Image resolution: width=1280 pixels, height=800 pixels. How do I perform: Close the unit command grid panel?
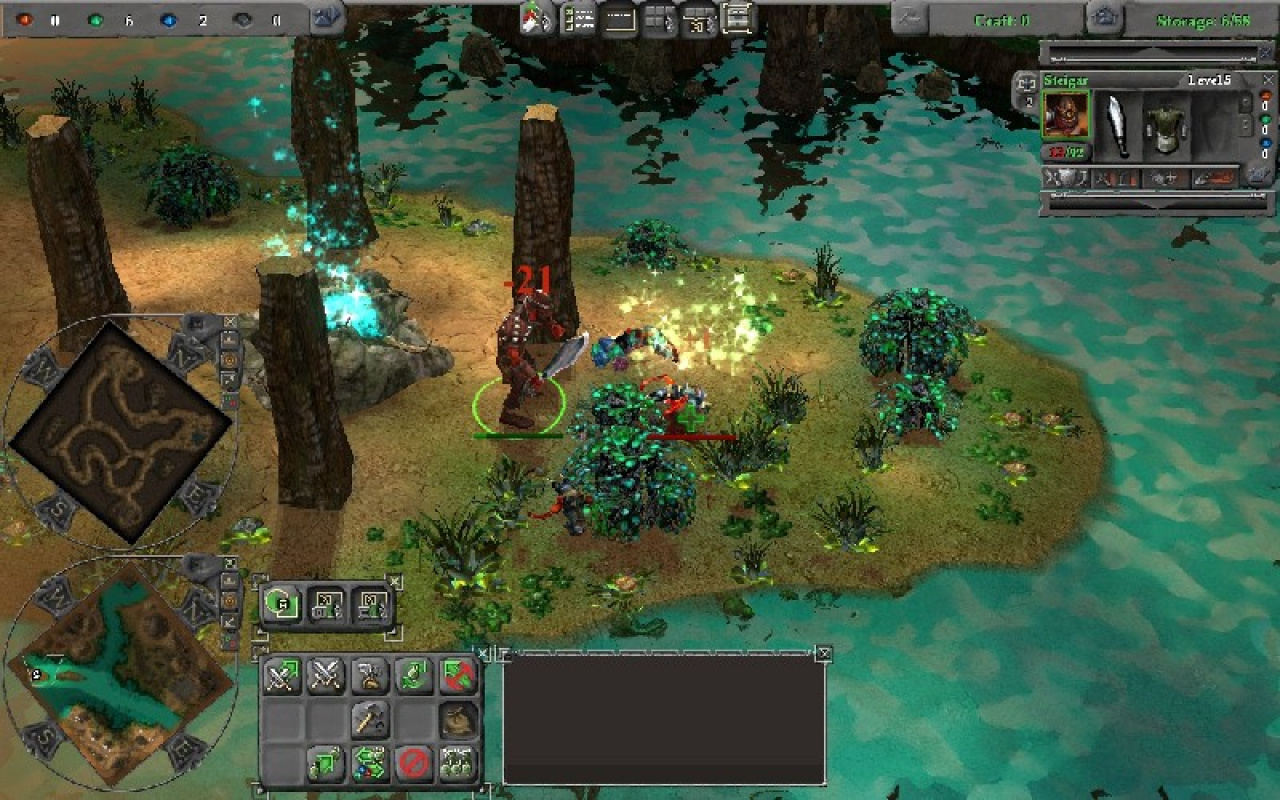coord(483,653)
